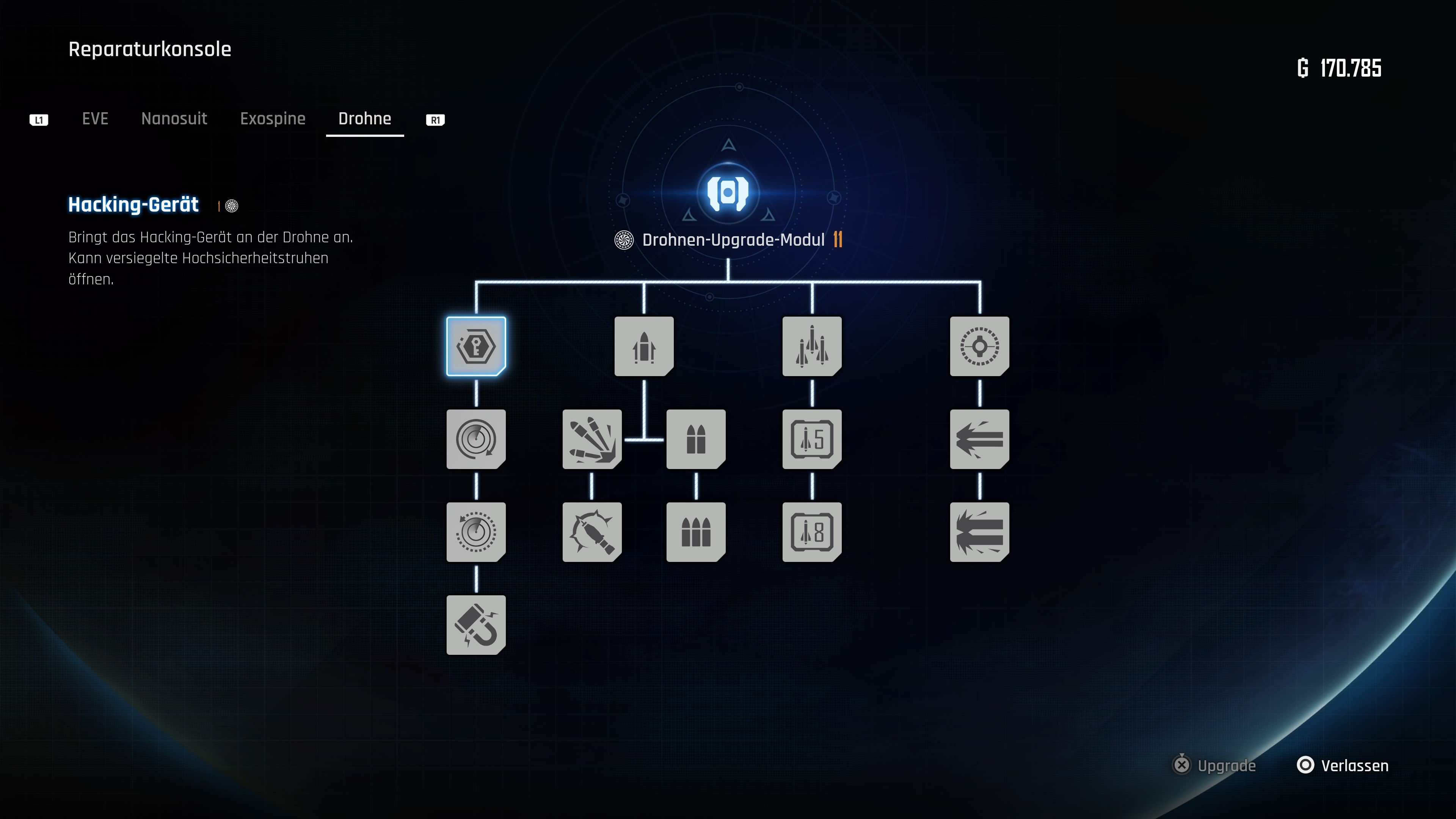This screenshot has width=1456, height=819.
Task: Choose the 5-missile magazine upgrade node
Action: [811, 439]
